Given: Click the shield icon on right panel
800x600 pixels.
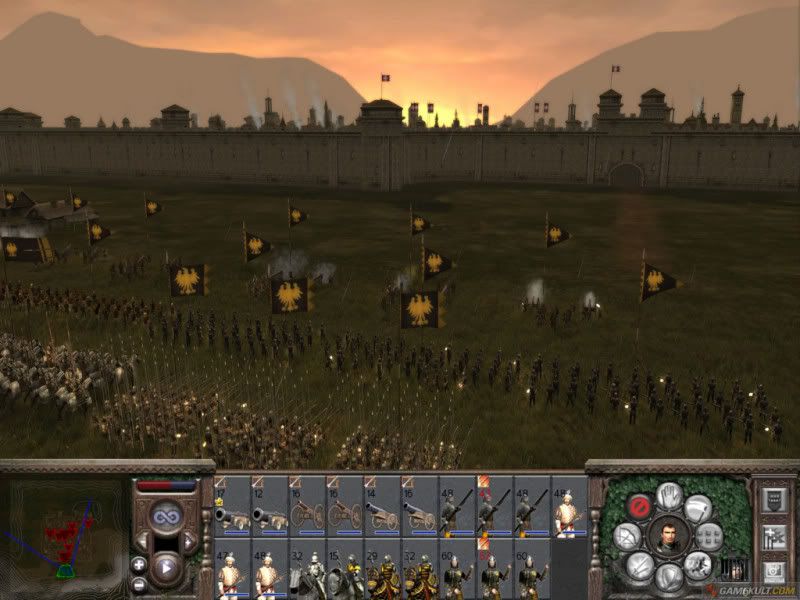Looking at the screenshot, I should (773, 500).
